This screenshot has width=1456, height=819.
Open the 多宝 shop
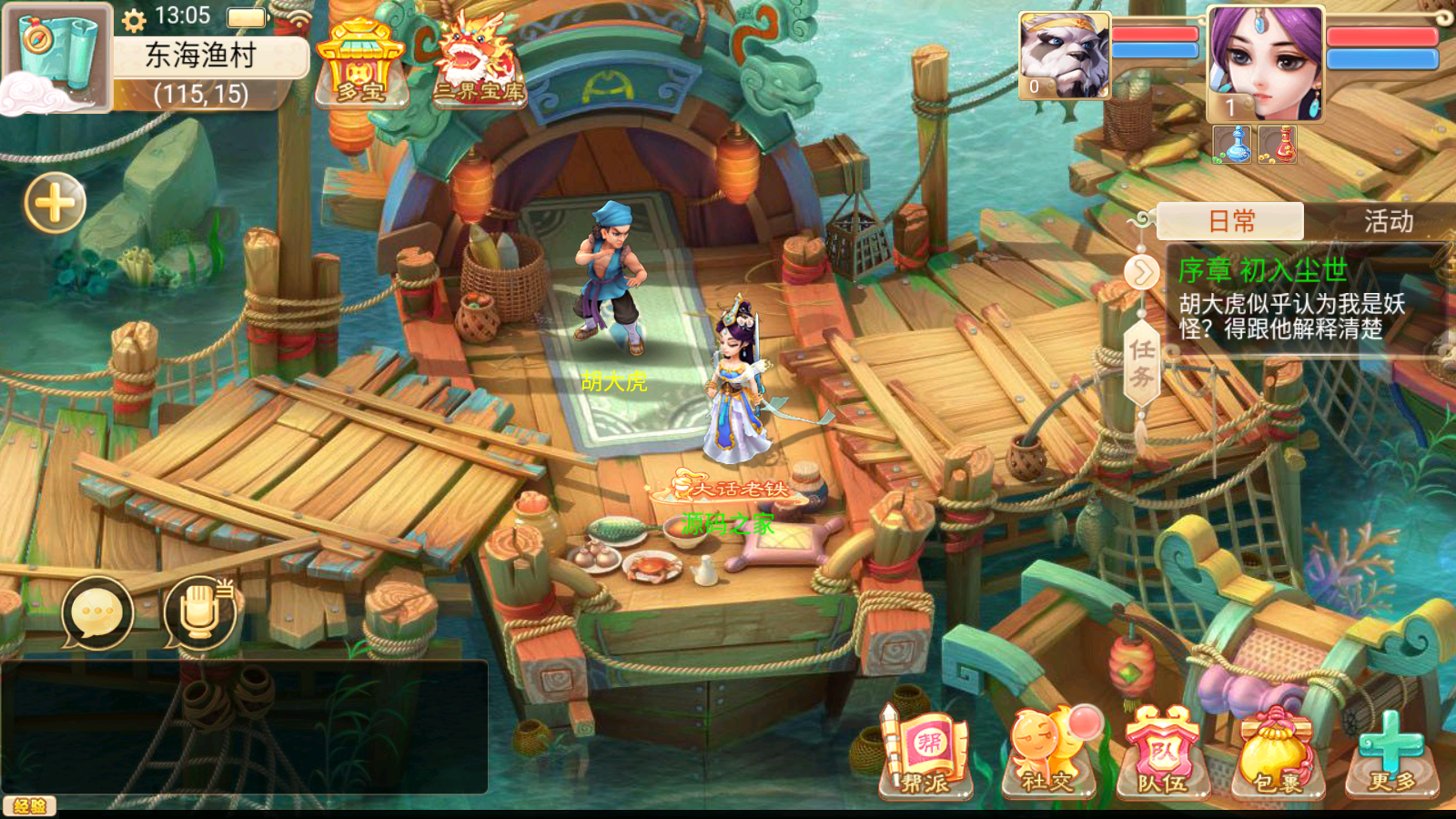pos(360,62)
